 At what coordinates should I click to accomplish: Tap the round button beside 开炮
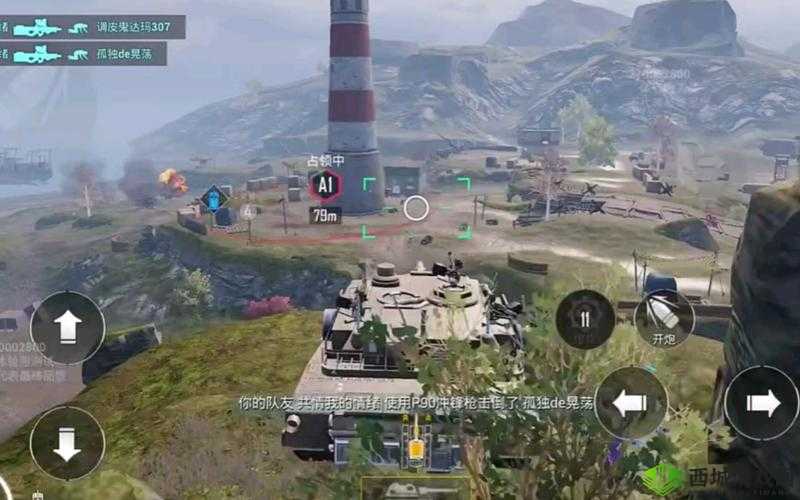[585, 319]
